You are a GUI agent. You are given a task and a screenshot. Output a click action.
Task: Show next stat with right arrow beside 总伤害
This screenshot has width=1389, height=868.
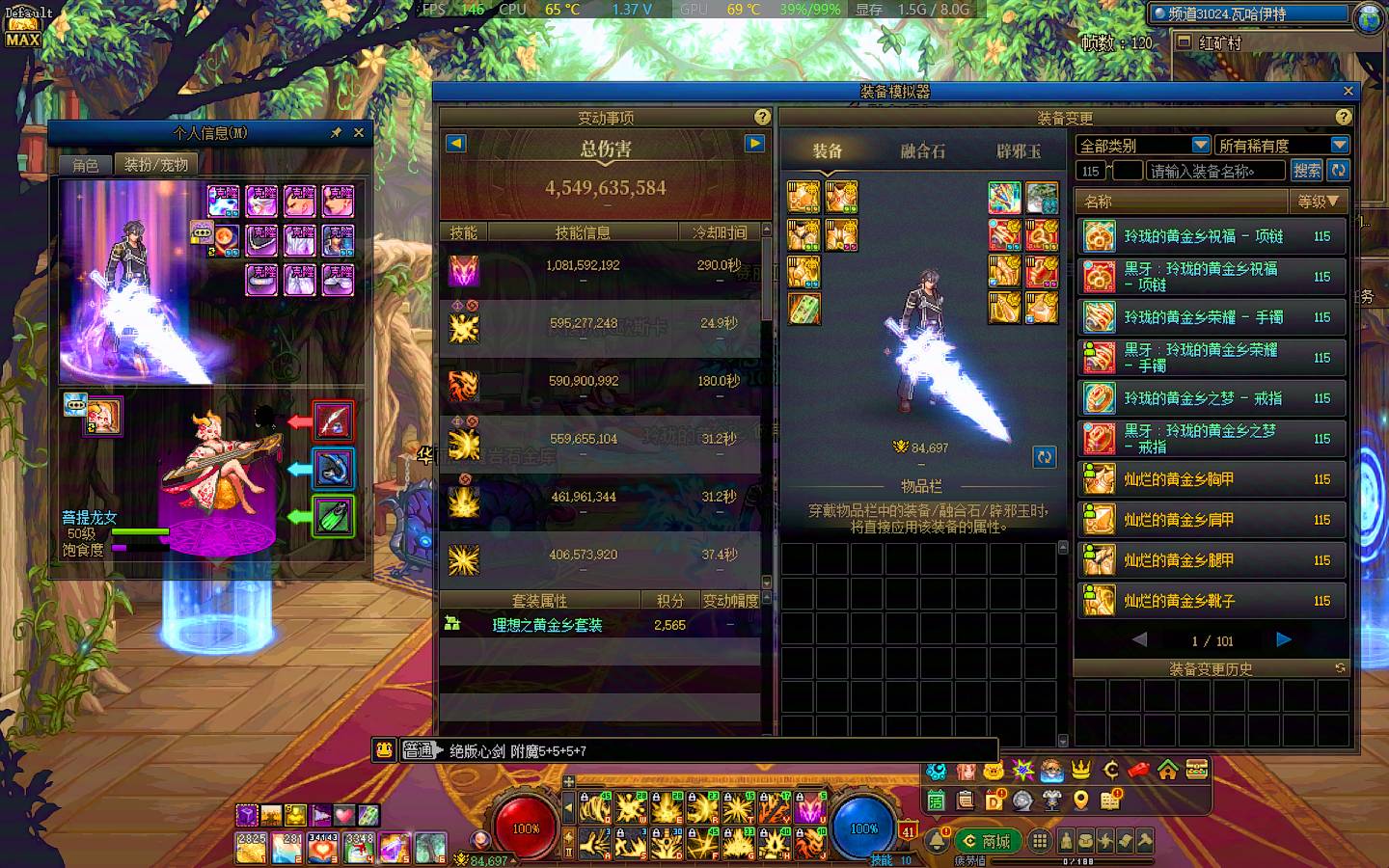click(x=754, y=144)
